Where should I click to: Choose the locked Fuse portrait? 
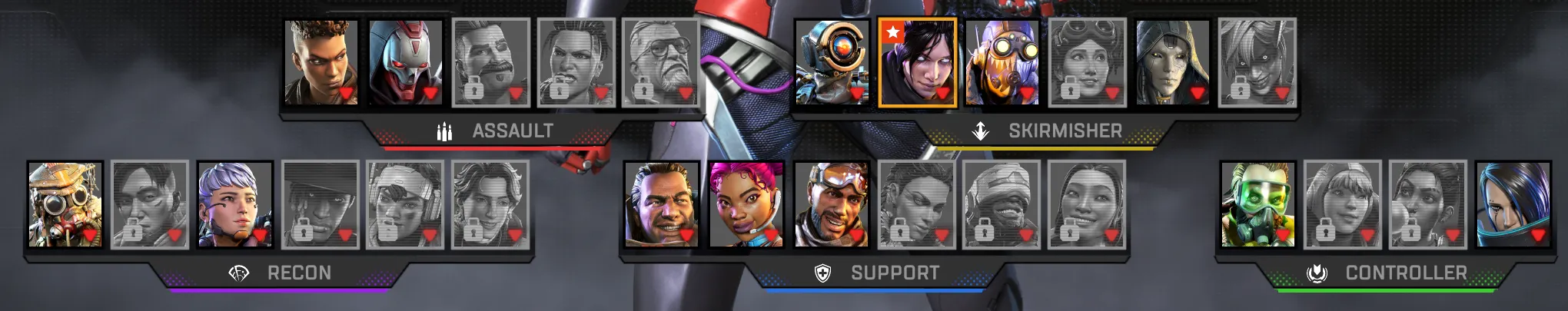pyautogui.click(x=490, y=63)
